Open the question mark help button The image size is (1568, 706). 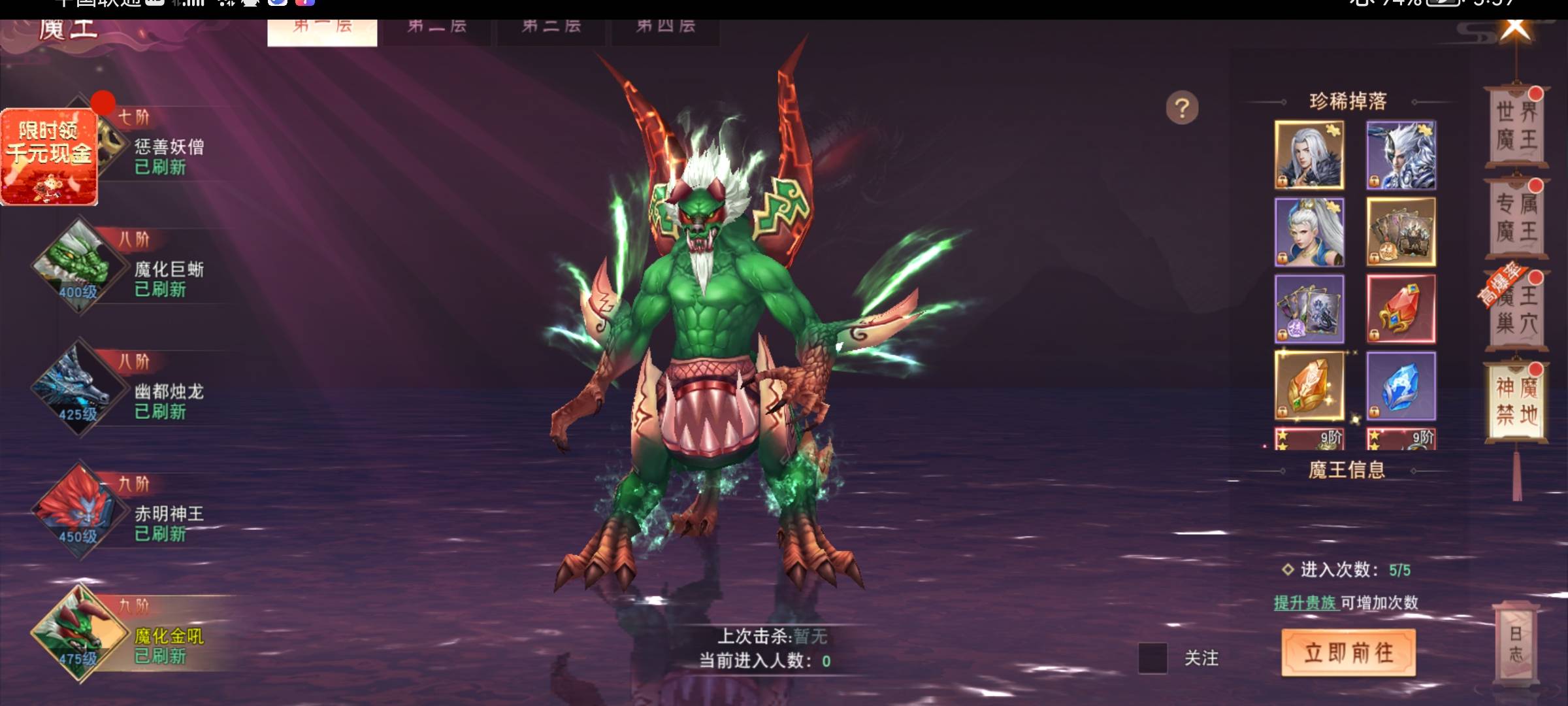pyautogui.click(x=1182, y=108)
